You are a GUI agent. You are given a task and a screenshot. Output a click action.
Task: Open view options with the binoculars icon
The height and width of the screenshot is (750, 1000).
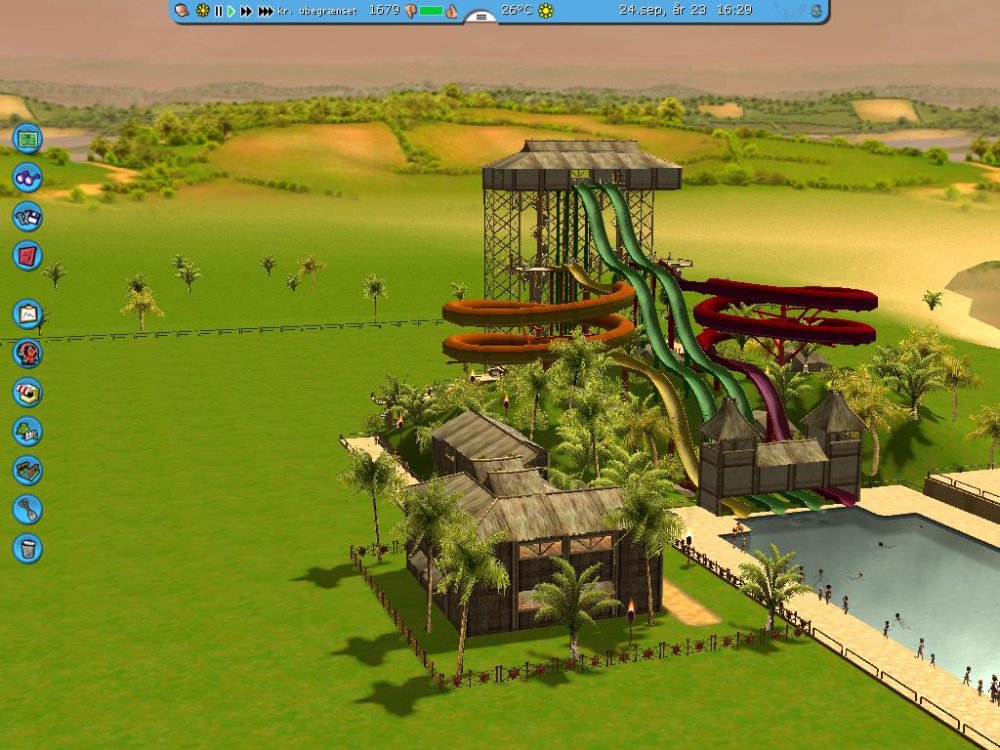[27, 177]
